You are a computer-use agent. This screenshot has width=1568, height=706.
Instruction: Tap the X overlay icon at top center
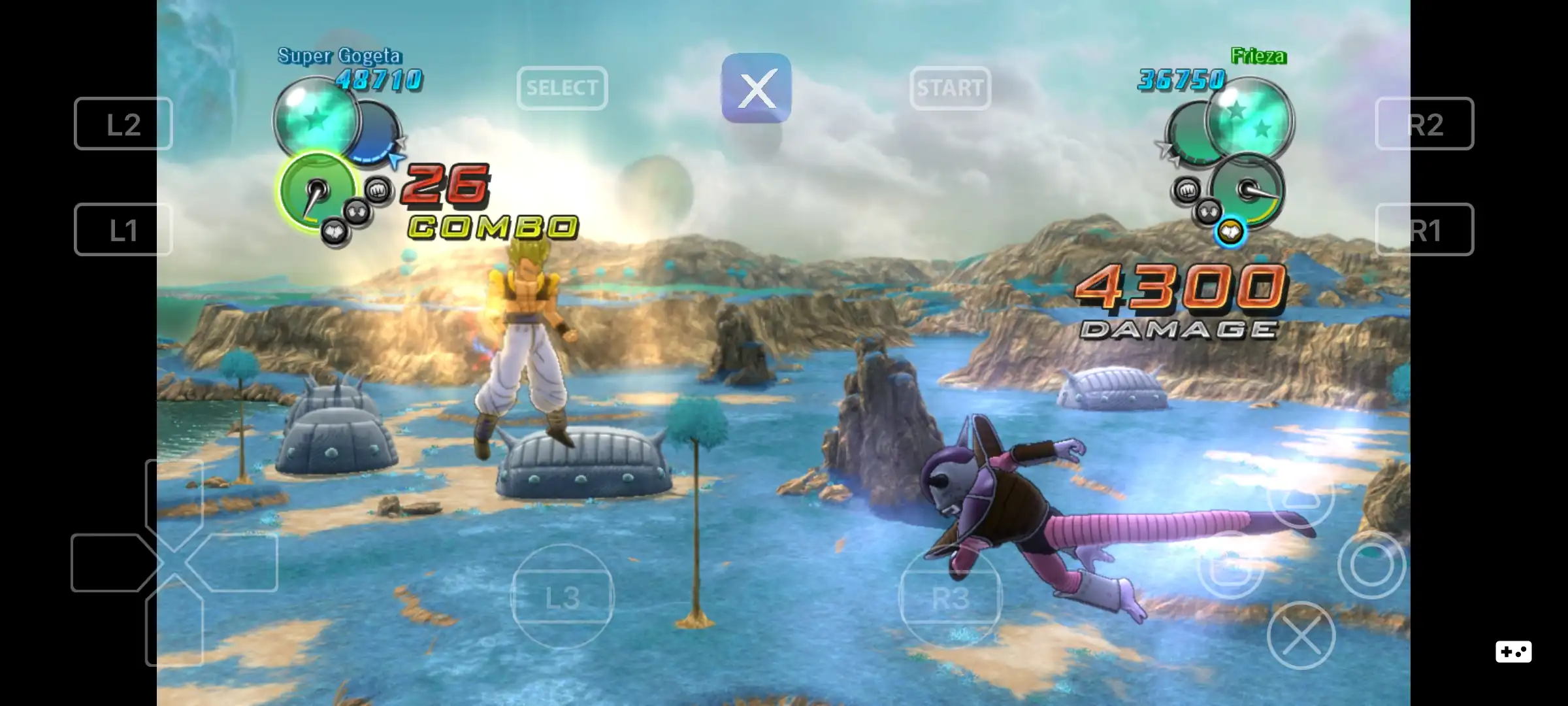tap(756, 89)
